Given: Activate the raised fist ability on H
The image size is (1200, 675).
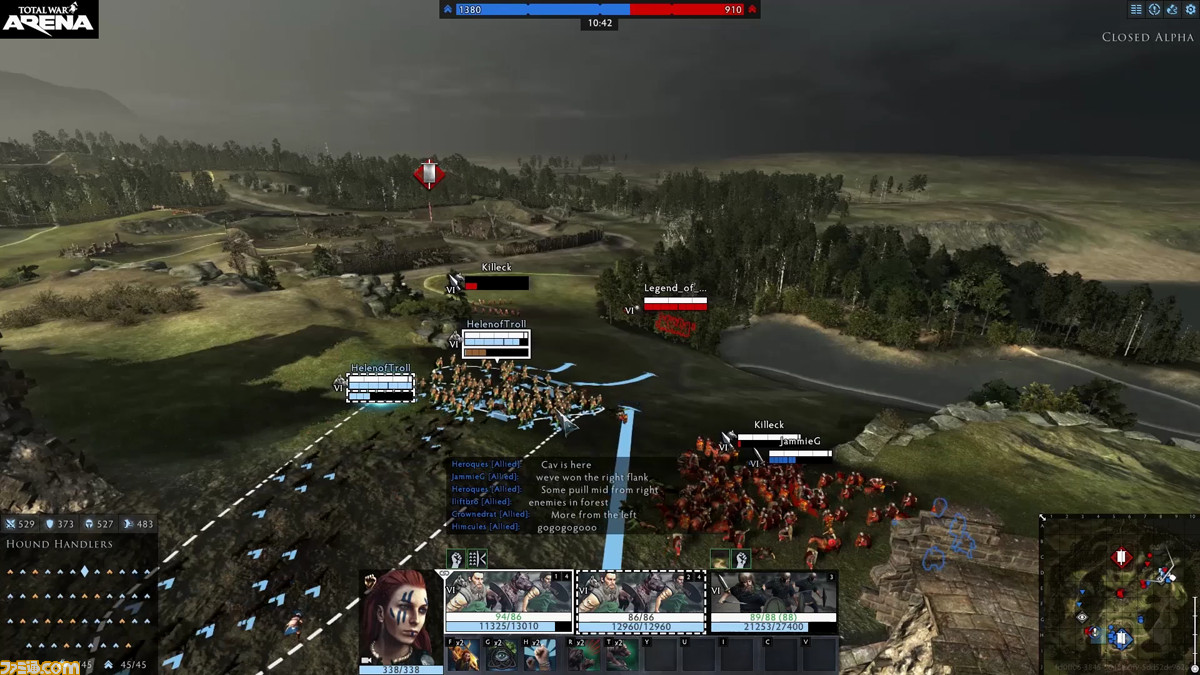Looking at the screenshot, I should pos(539,655).
